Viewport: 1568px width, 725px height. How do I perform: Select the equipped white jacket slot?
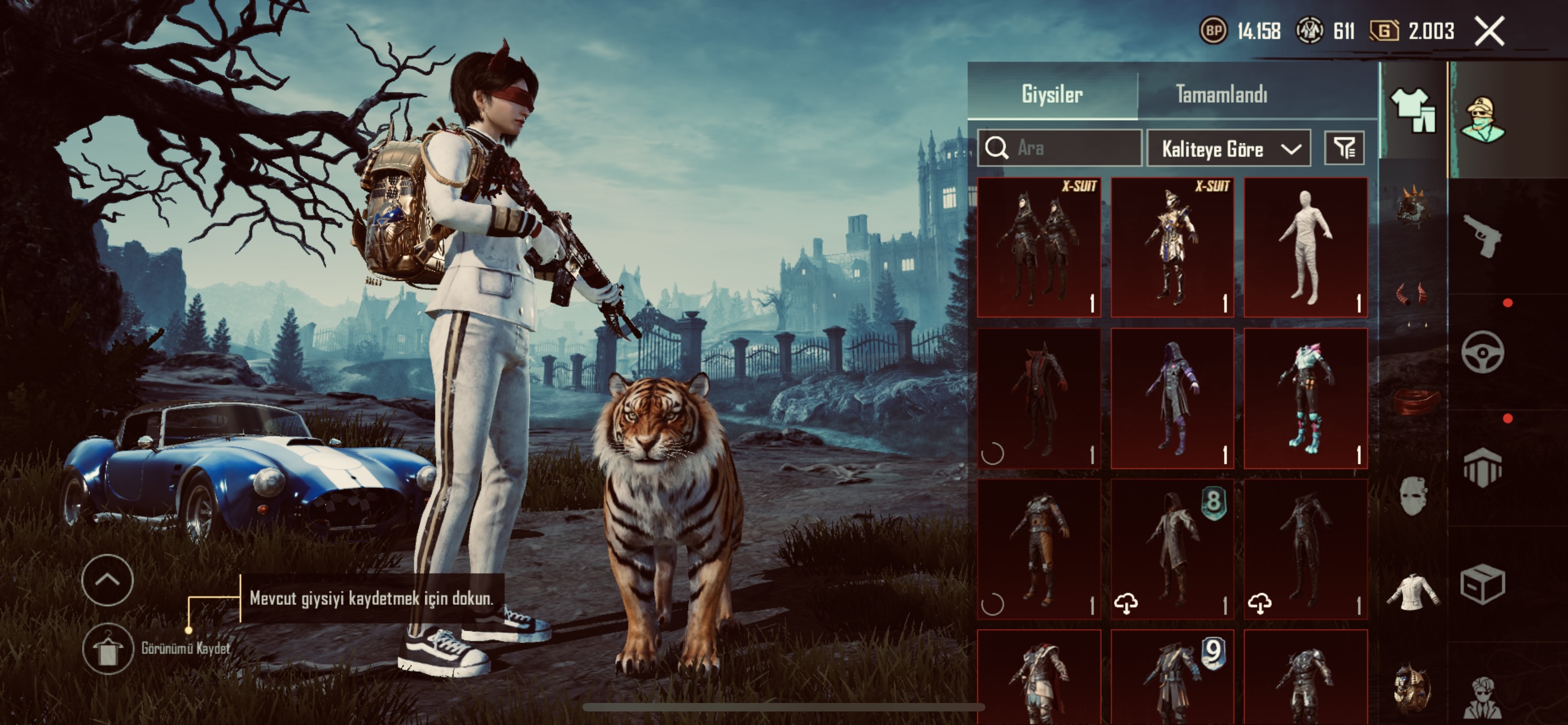coord(1413,592)
